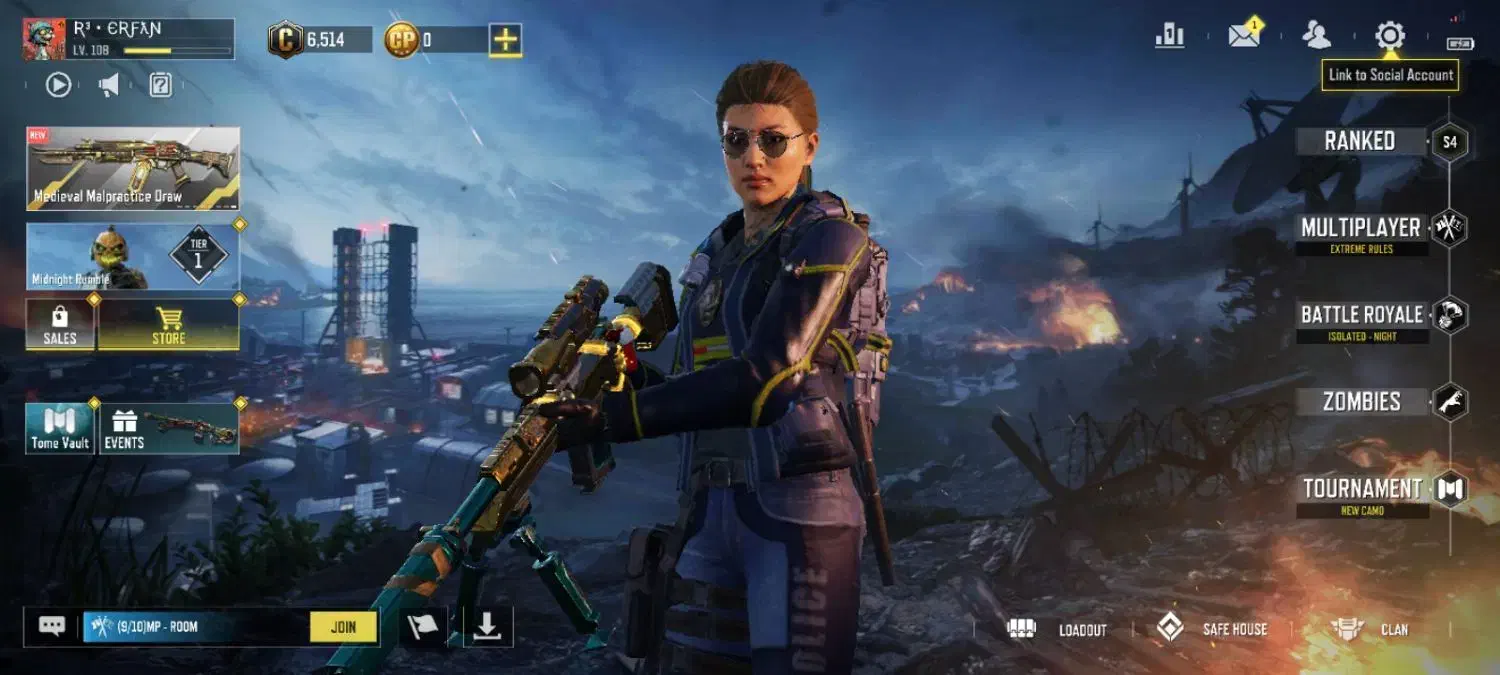Select the Multiplayer mode
The height and width of the screenshot is (675, 1500).
[1361, 228]
